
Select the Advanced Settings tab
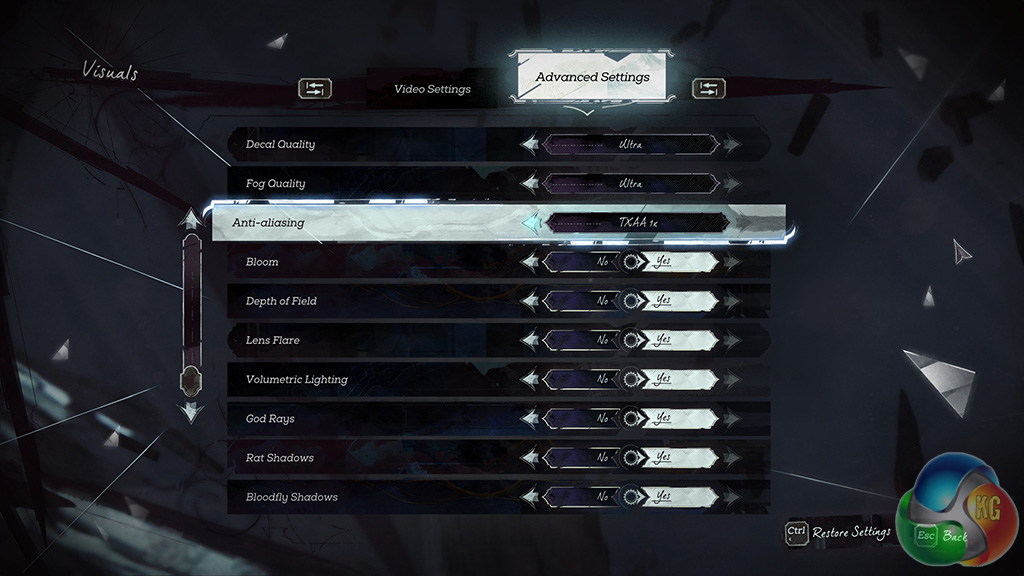[x=592, y=77]
